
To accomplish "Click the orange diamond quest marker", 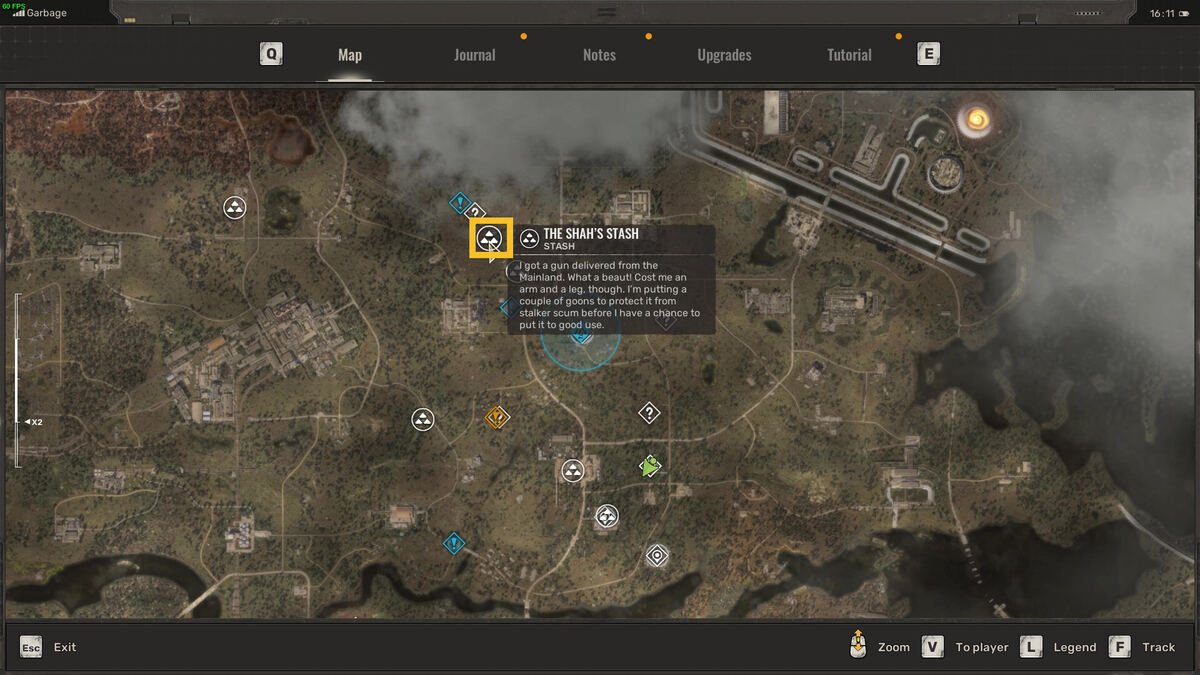I will 497,417.
